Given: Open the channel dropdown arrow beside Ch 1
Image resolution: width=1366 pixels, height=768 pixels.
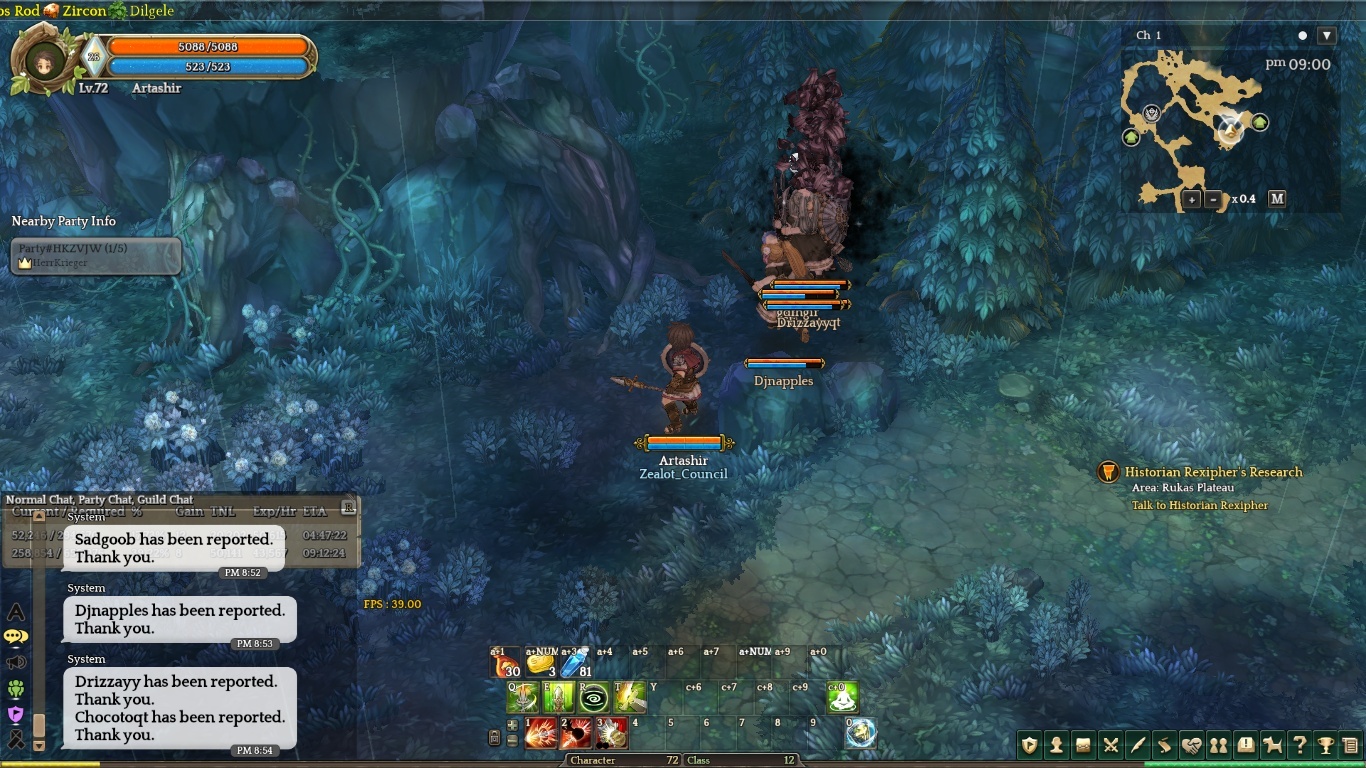Looking at the screenshot, I should coord(1327,36).
